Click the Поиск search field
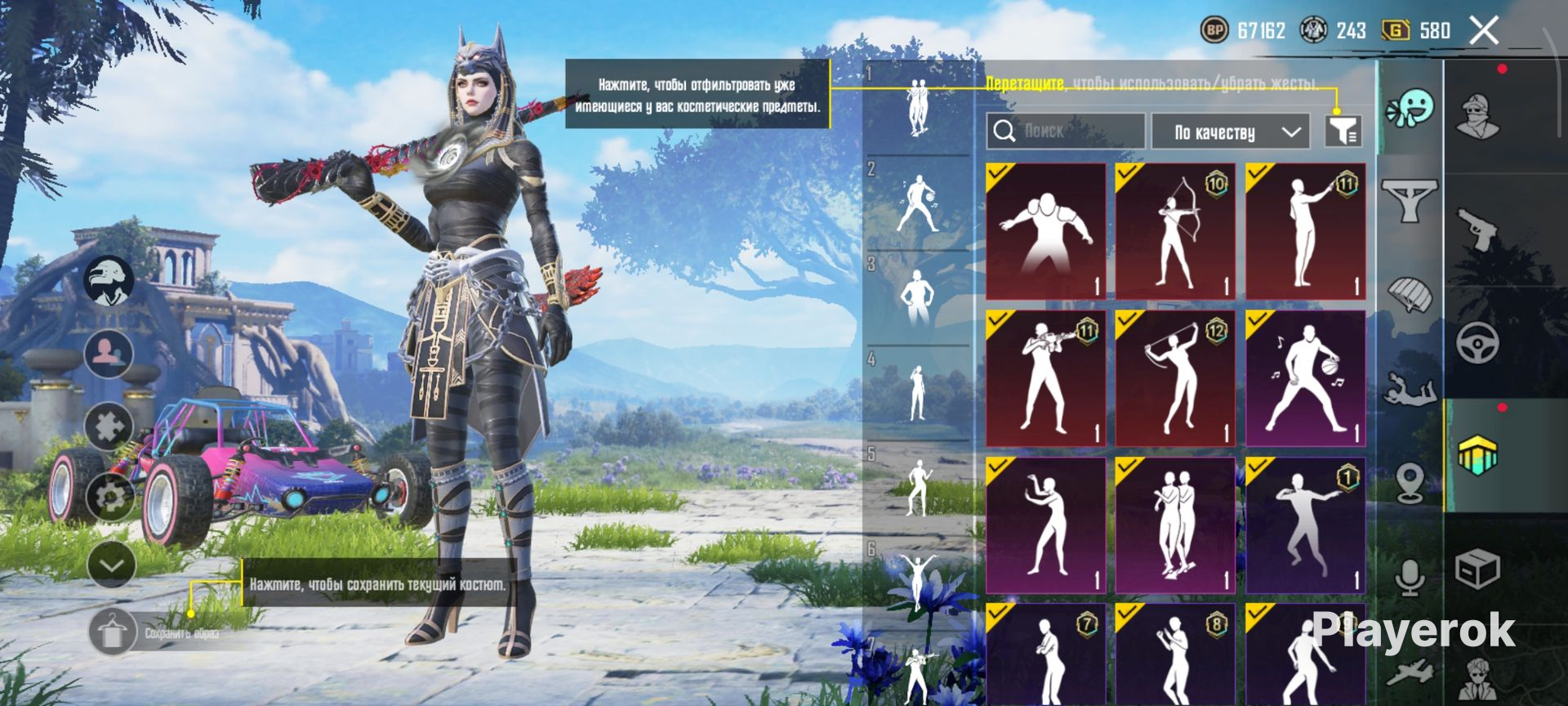 tap(1067, 132)
